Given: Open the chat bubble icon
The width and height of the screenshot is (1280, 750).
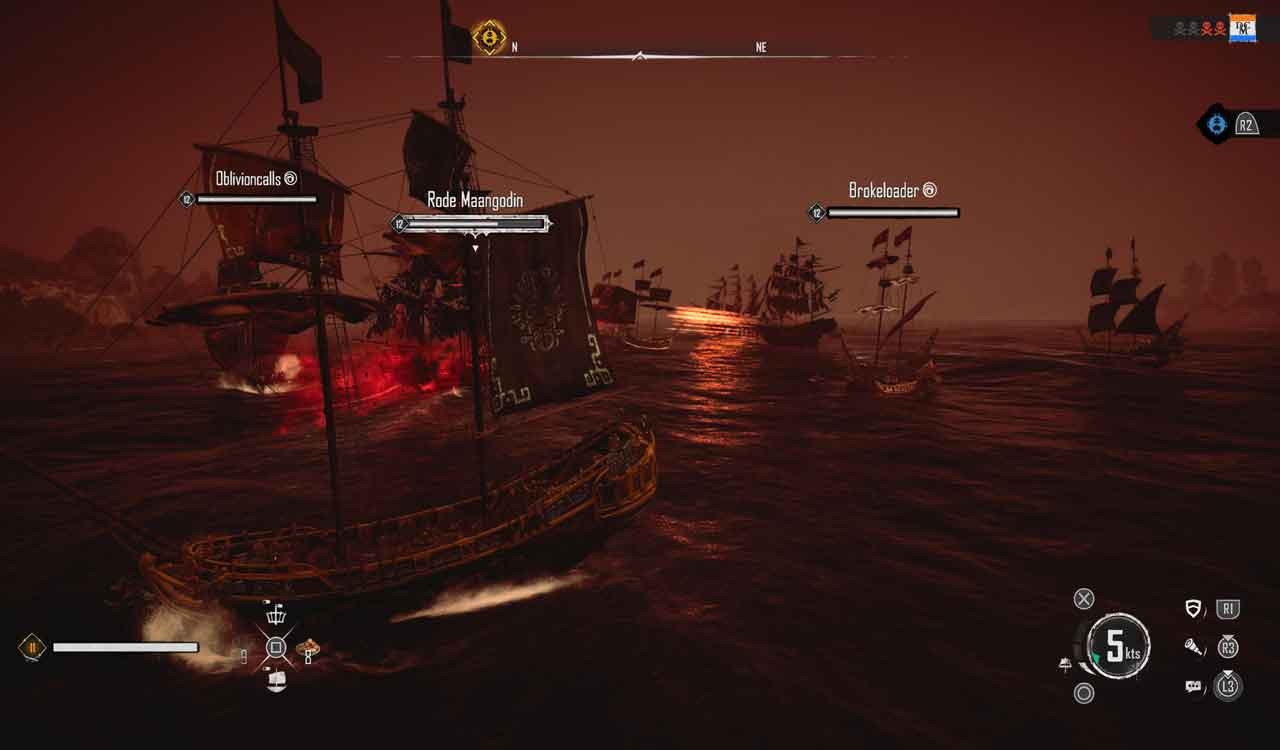Looking at the screenshot, I should 1193,687.
